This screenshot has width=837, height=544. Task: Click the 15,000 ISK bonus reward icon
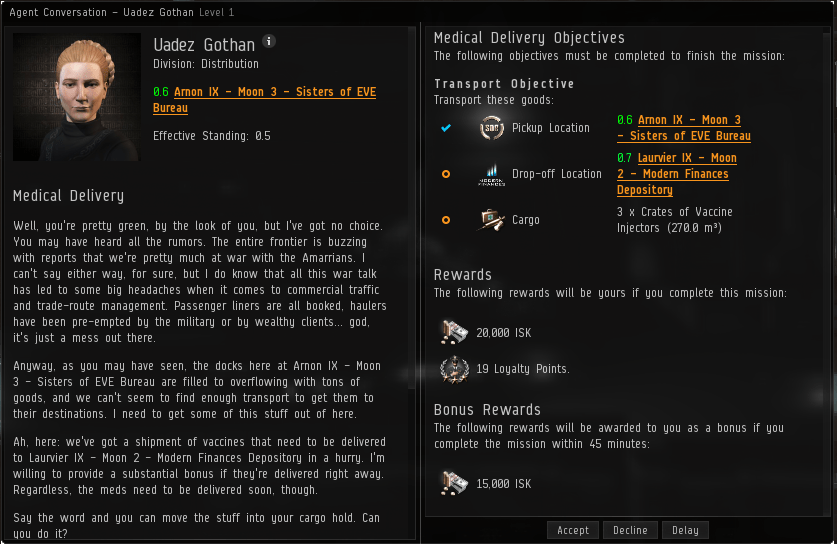tap(453, 483)
